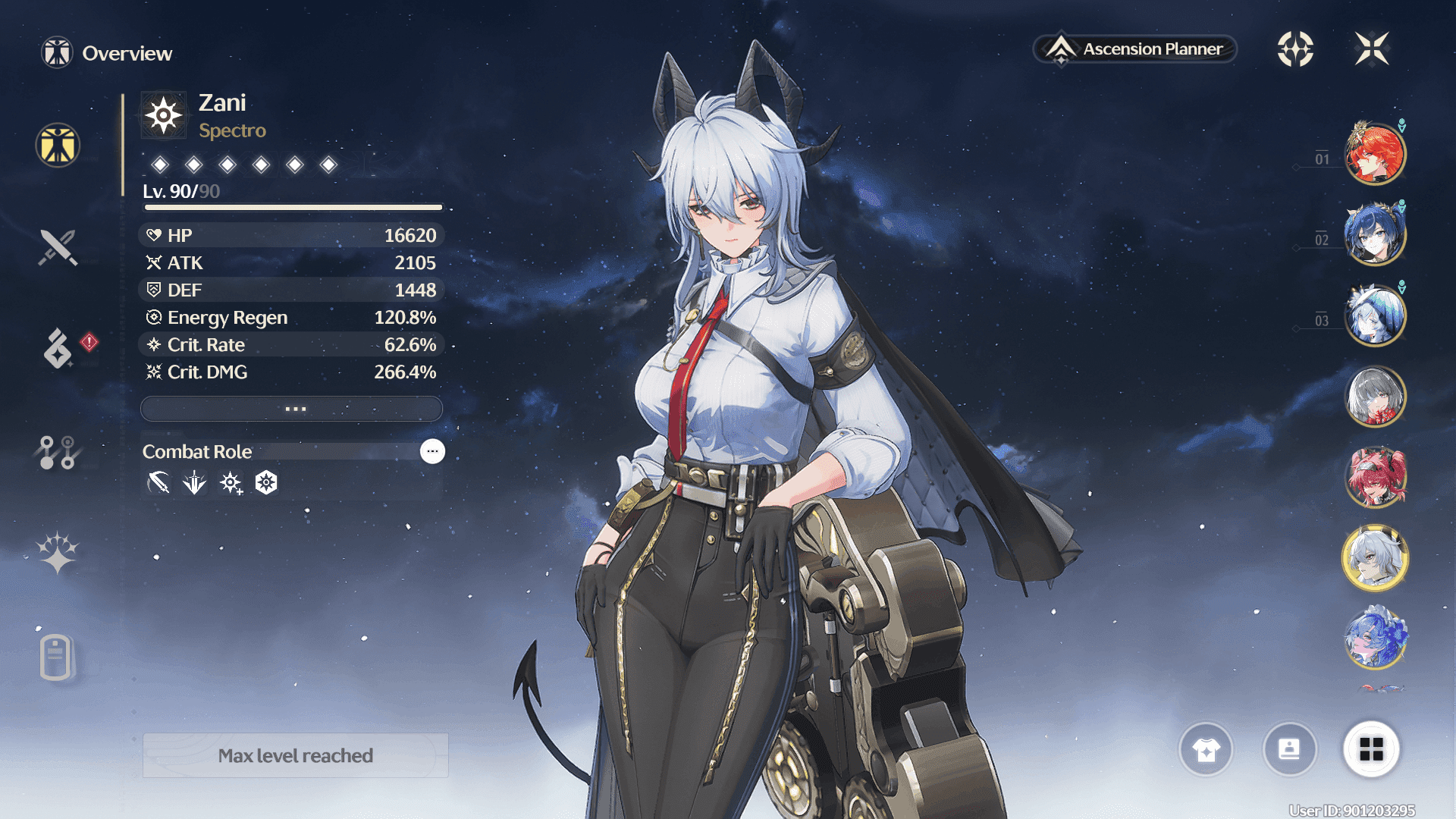Close the character screen with the X
The width and height of the screenshot is (1456, 819).
[x=1372, y=49]
